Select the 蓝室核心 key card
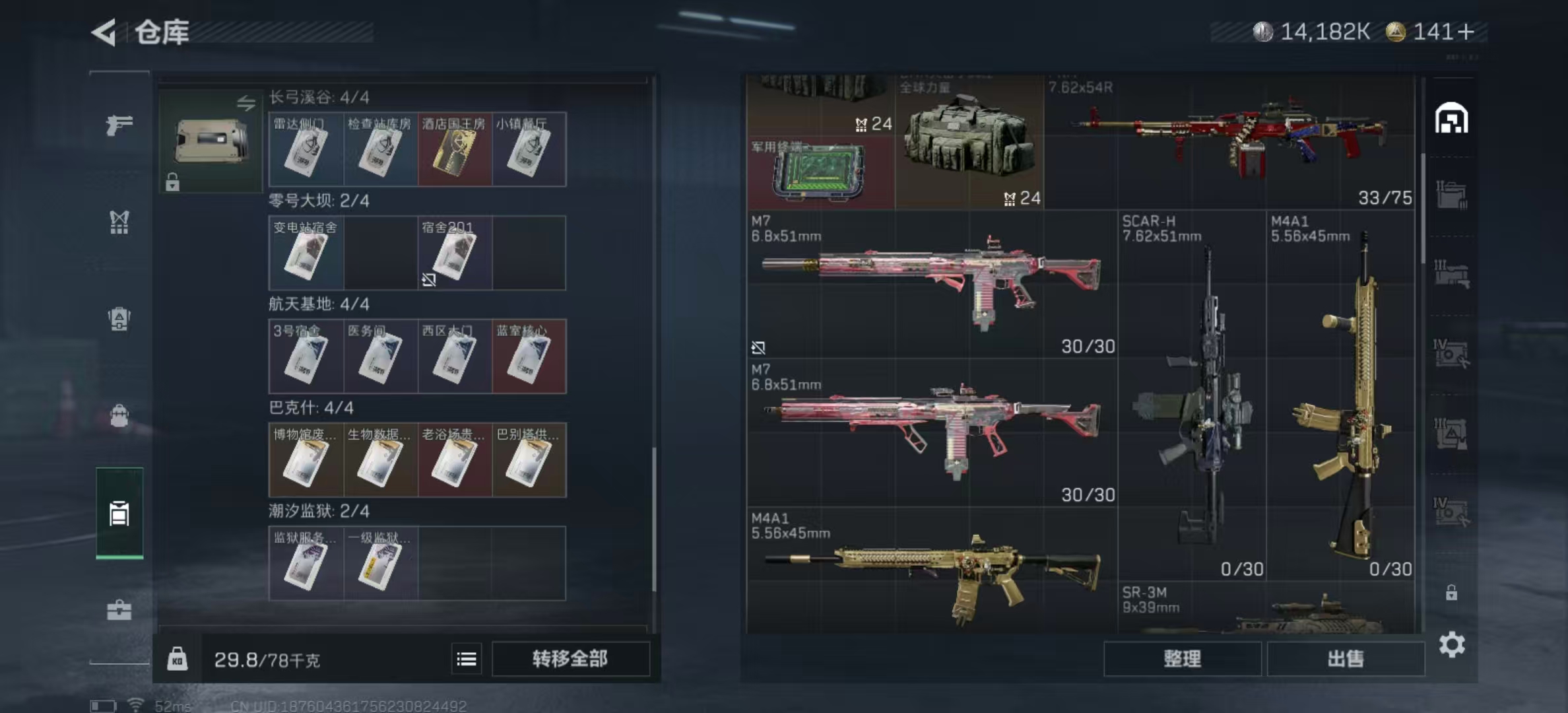The width and height of the screenshot is (1568, 713). click(529, 357)
